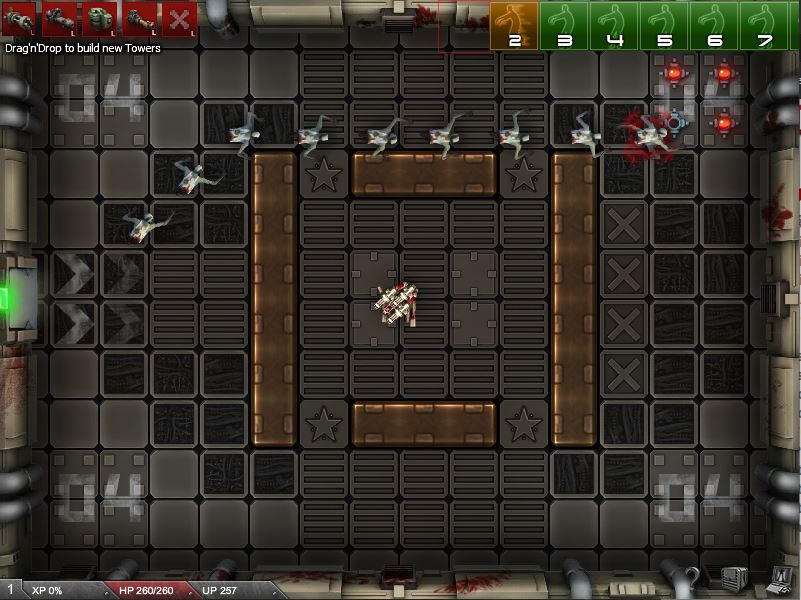Activate the red X remove-tower icon
The height and width of the screenshot is (600, 801).
[179, 18]
